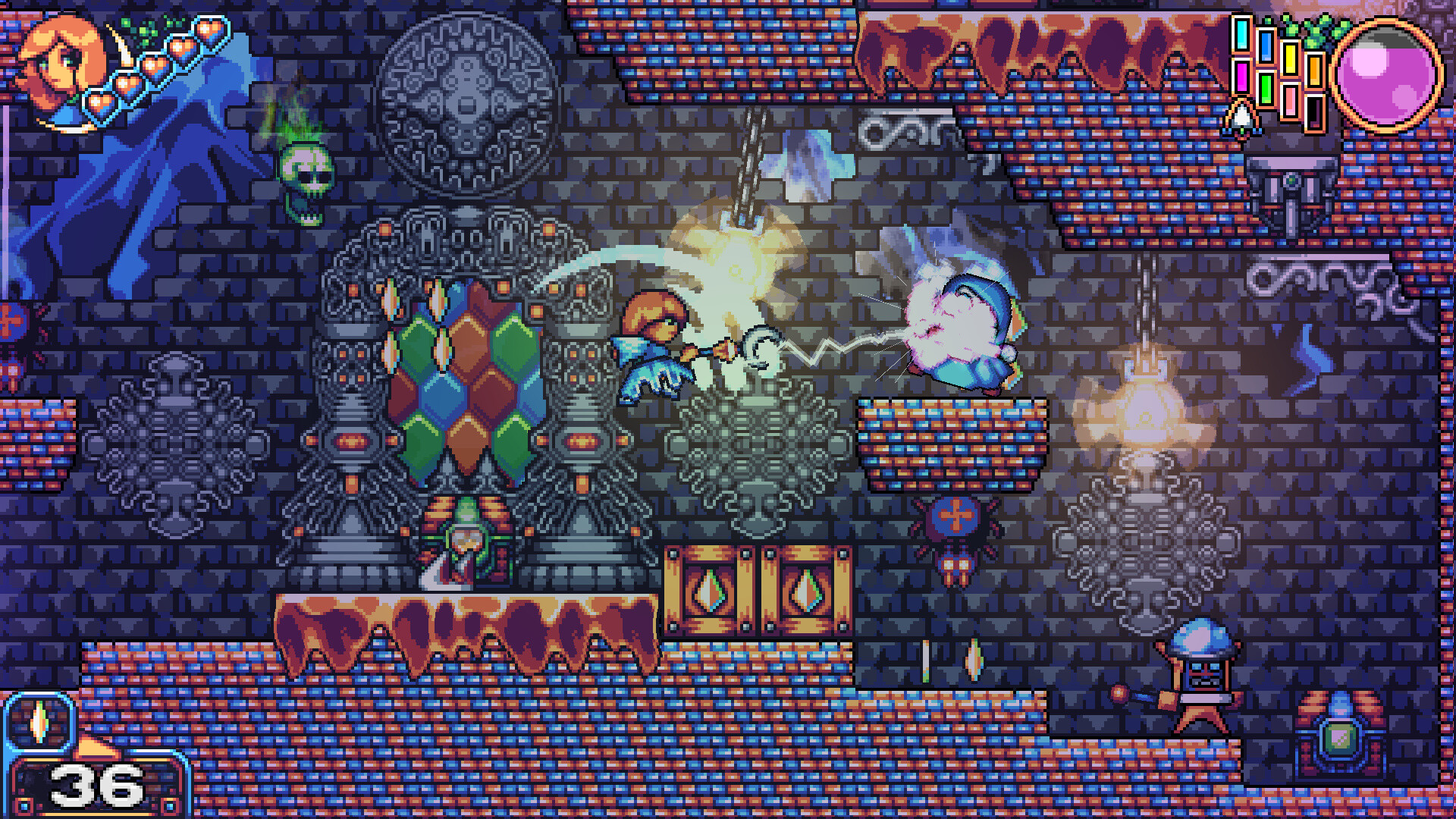Toggle the yellow ink vial on
The height and width of the screenshot is (819, 1456).
tap(1289, 61)
